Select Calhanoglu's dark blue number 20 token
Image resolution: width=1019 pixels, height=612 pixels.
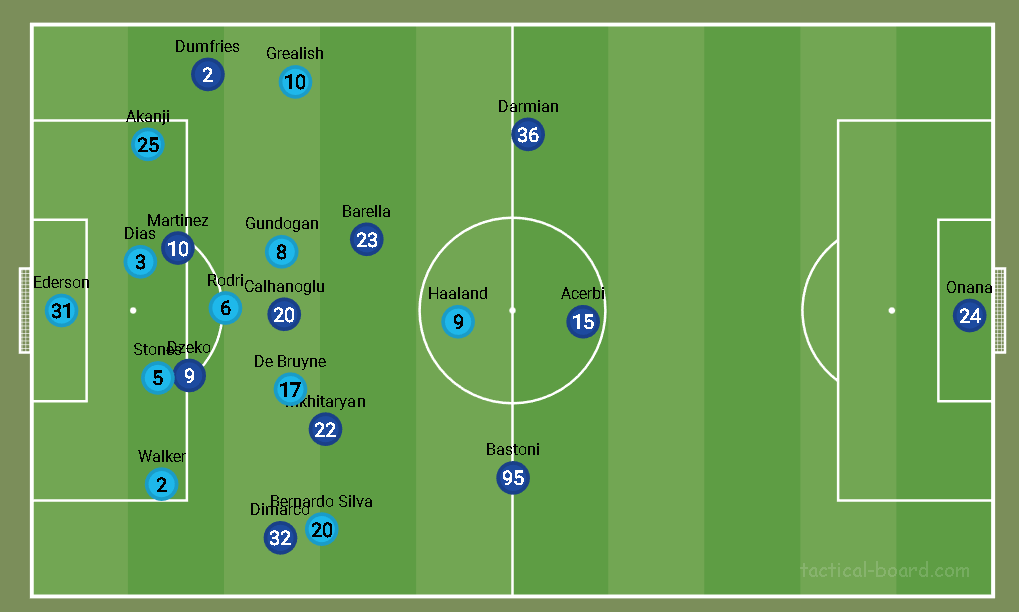284,315
